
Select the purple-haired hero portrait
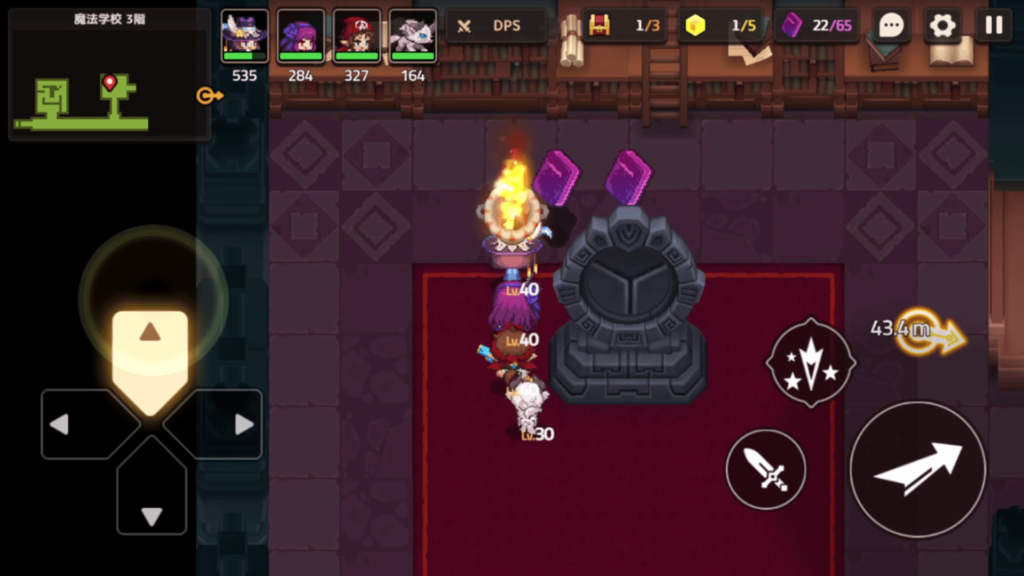[300, 37]
